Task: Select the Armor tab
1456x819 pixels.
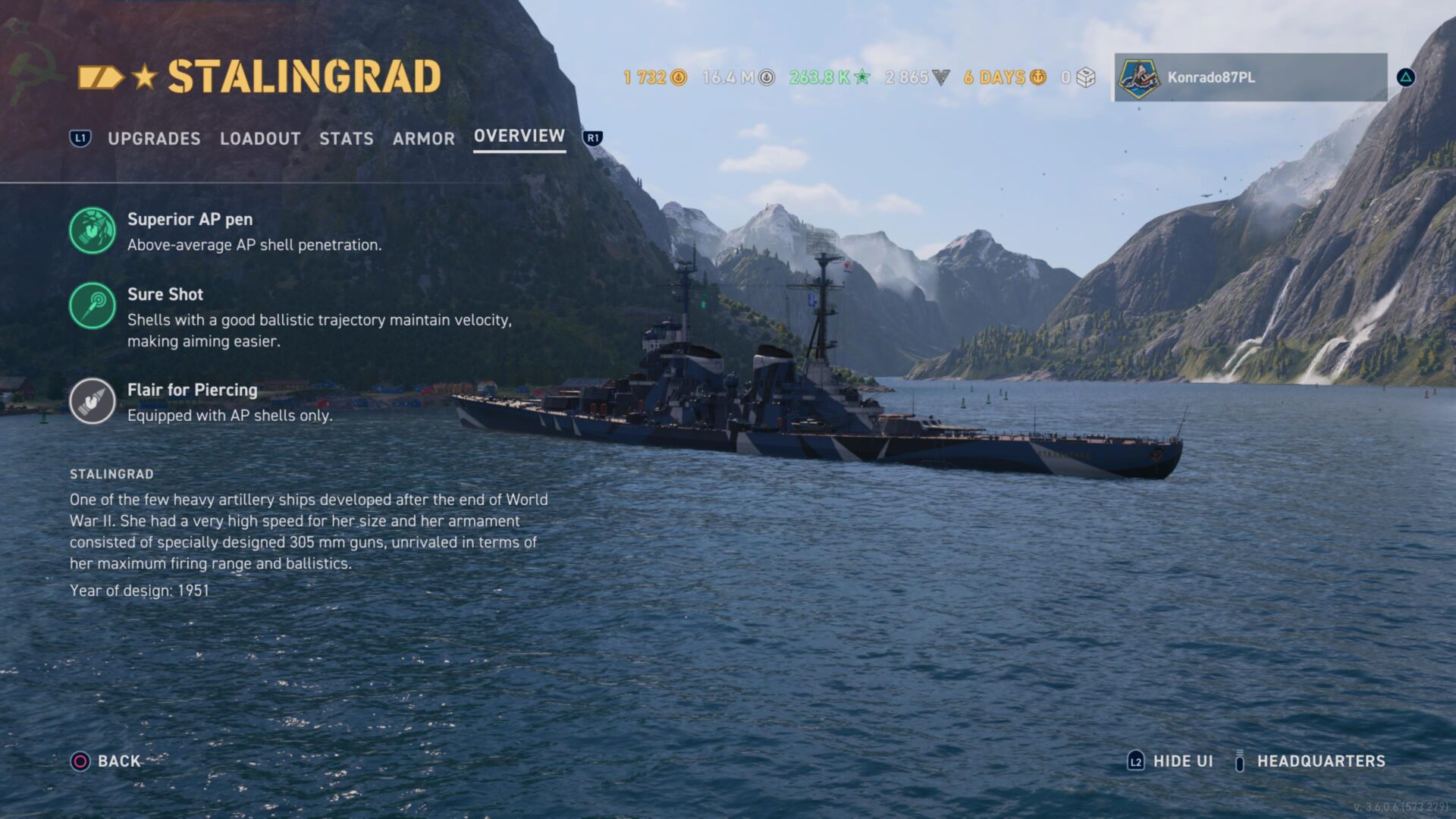Action: tap(423, 139)
